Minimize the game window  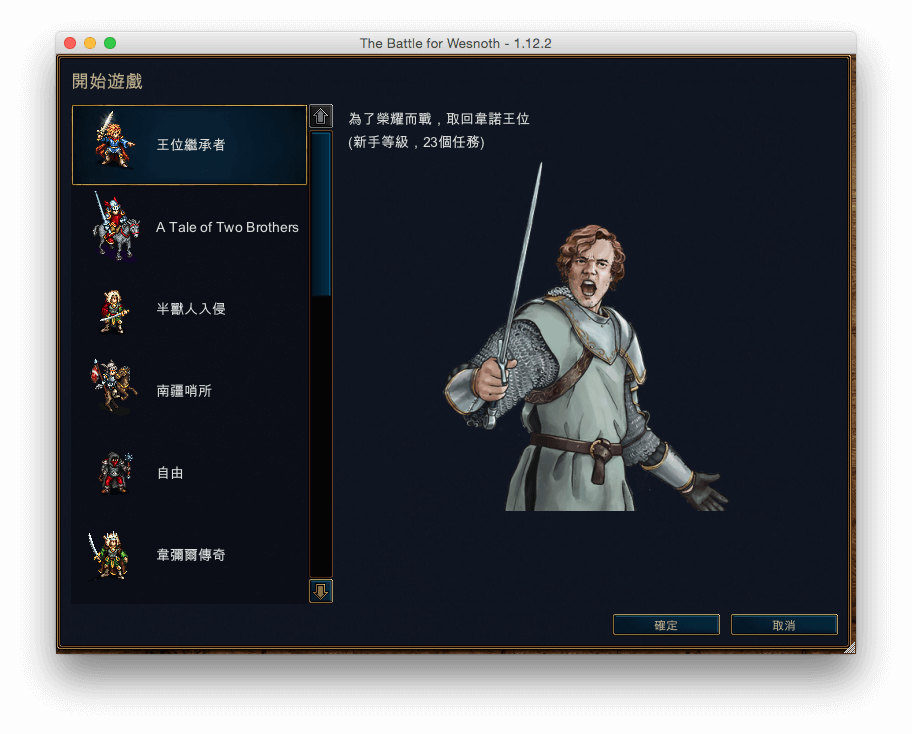coord(90,43)
